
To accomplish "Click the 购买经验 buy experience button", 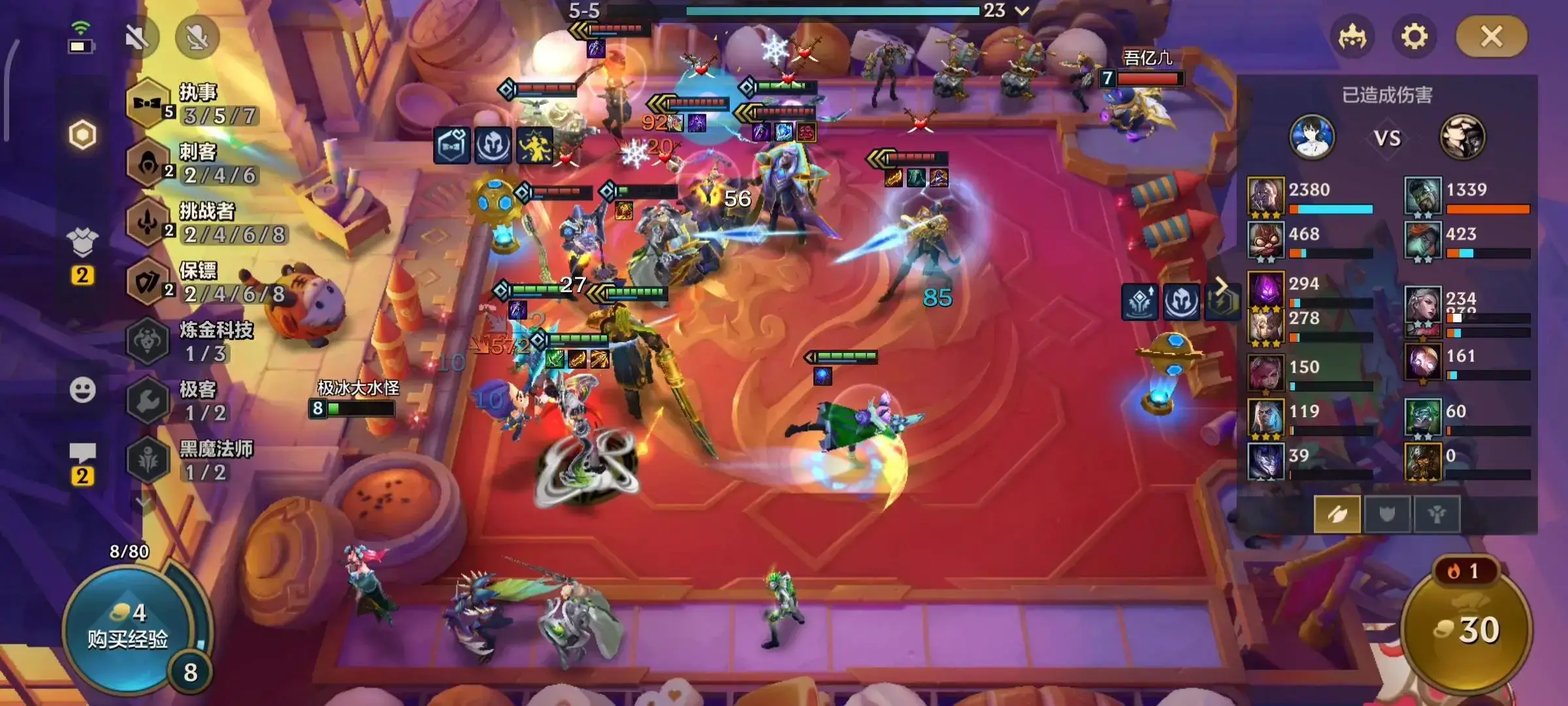I will (128, 629).
